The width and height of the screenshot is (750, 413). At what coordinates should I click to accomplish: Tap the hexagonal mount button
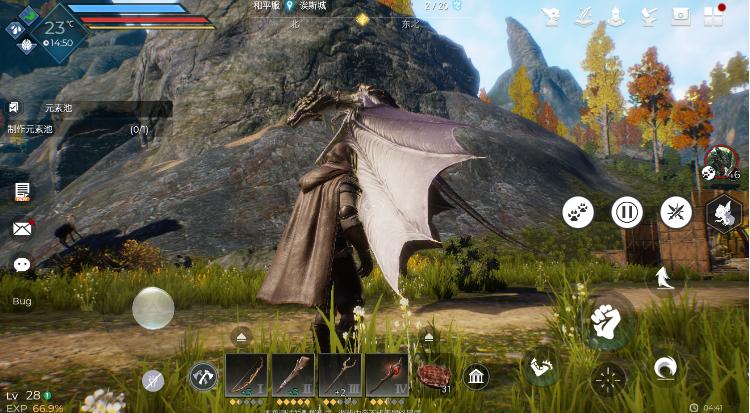click(x=723, y=213)
